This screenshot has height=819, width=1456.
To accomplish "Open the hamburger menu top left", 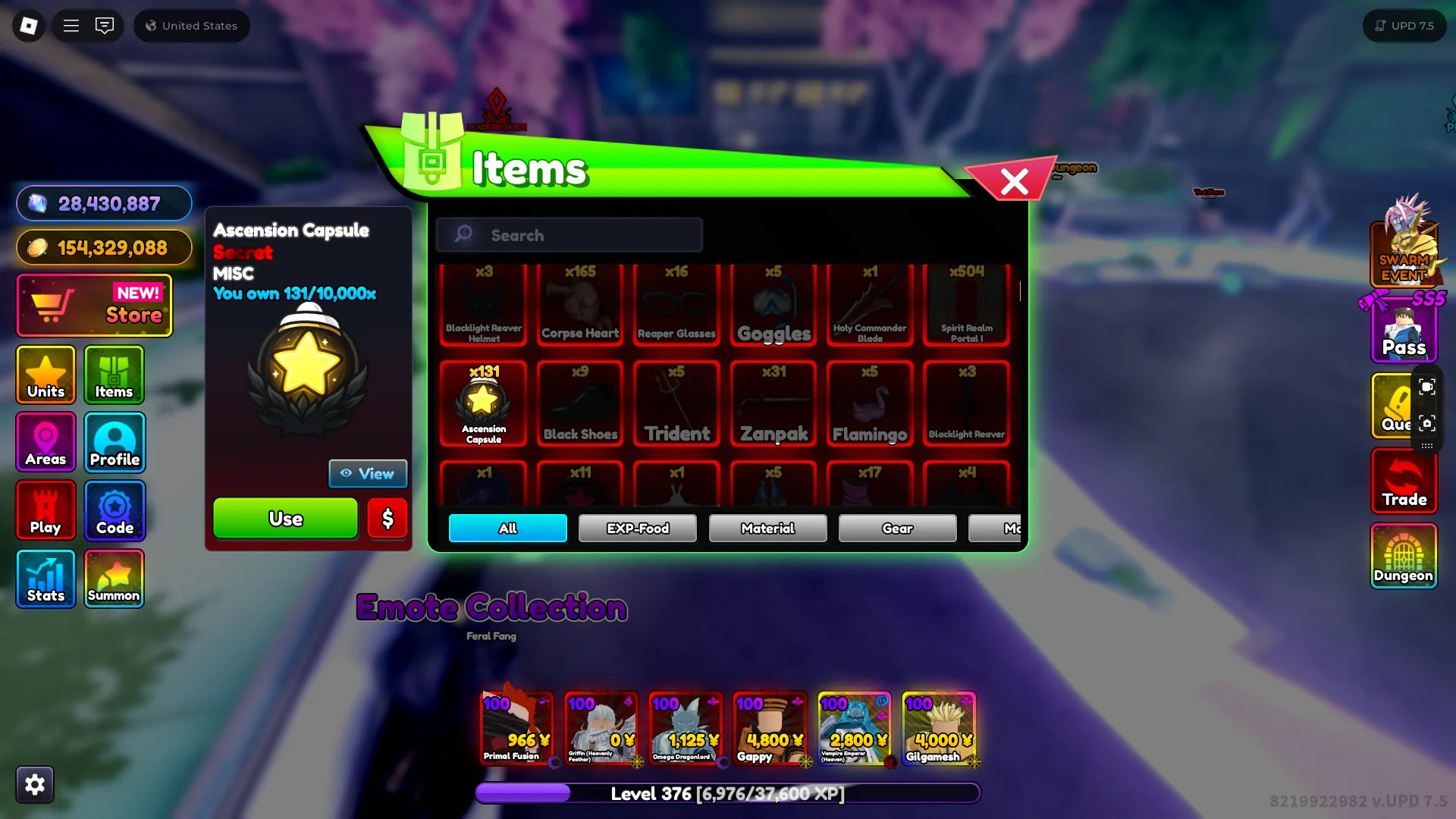I will pos(71,25).
